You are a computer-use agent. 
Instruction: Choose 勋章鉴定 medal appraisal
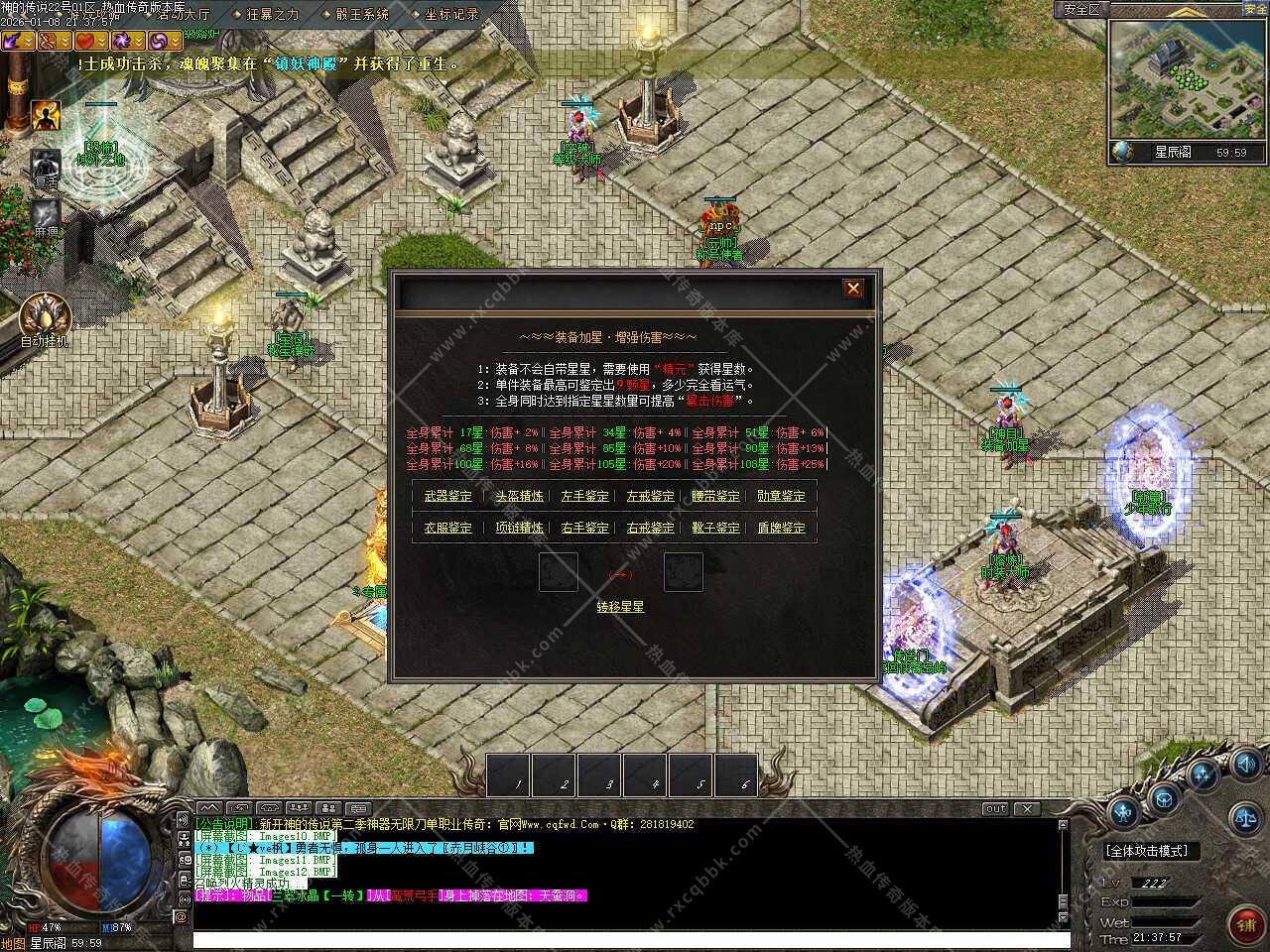click(x=781, y=496)
